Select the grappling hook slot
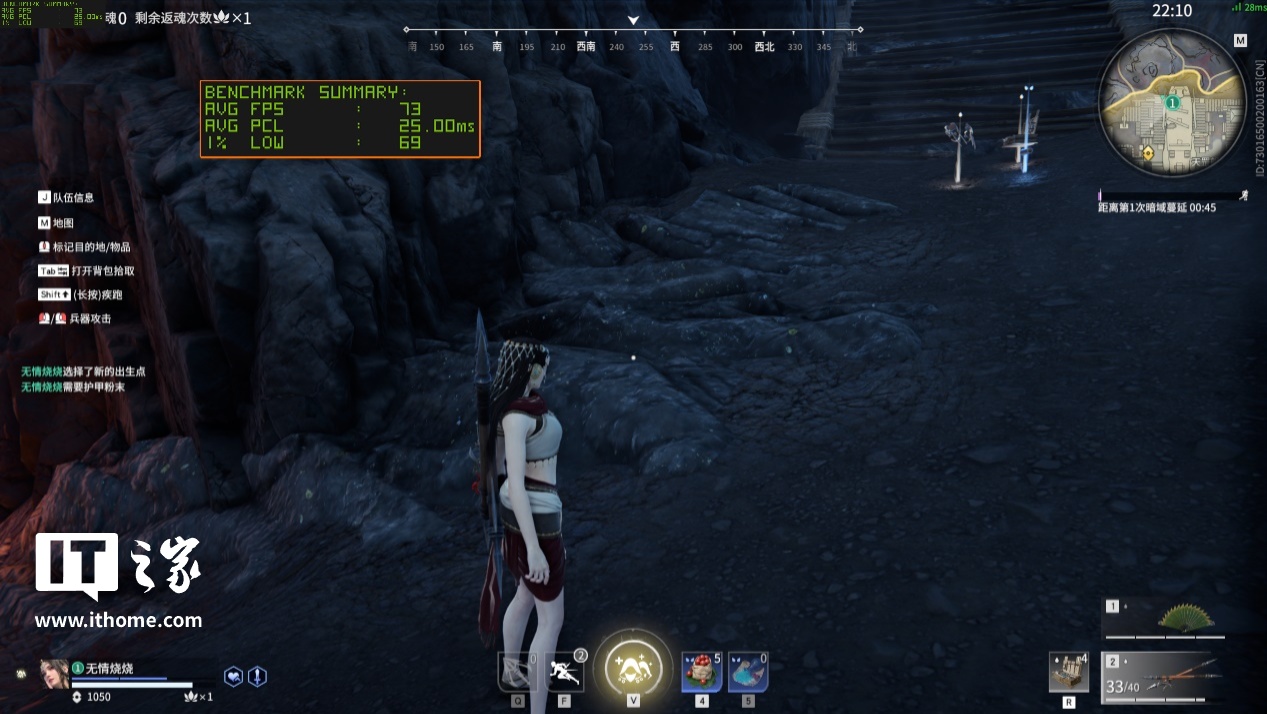 (x=517, y=672)
